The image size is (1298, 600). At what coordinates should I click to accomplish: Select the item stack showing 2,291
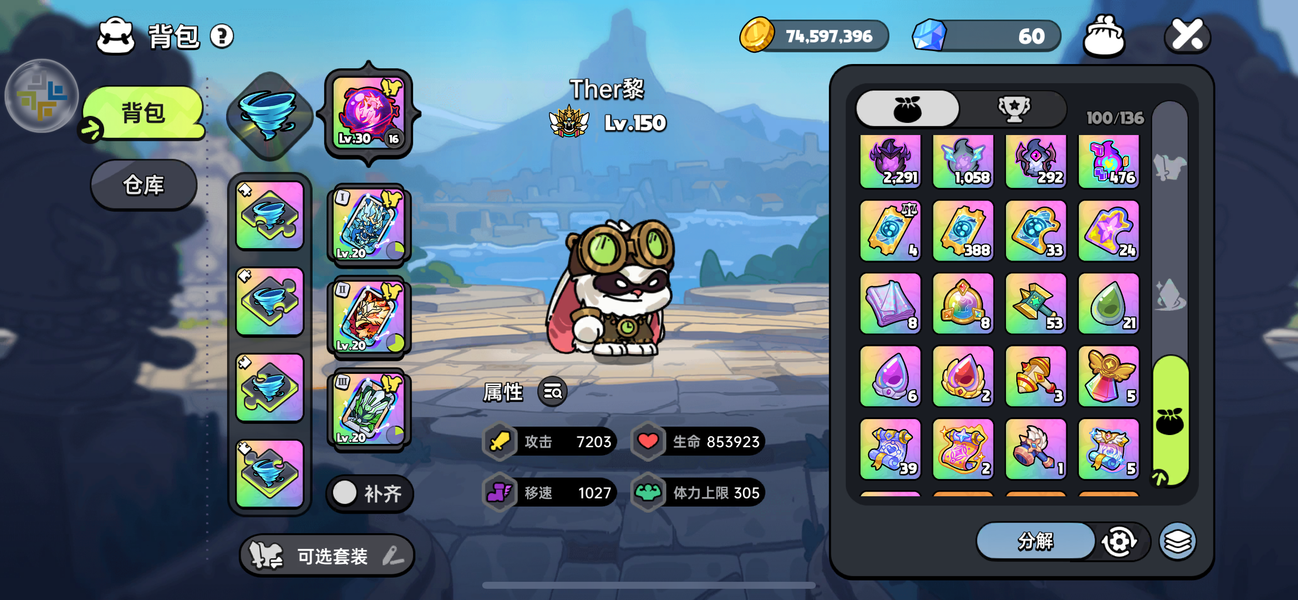[890, 160]
